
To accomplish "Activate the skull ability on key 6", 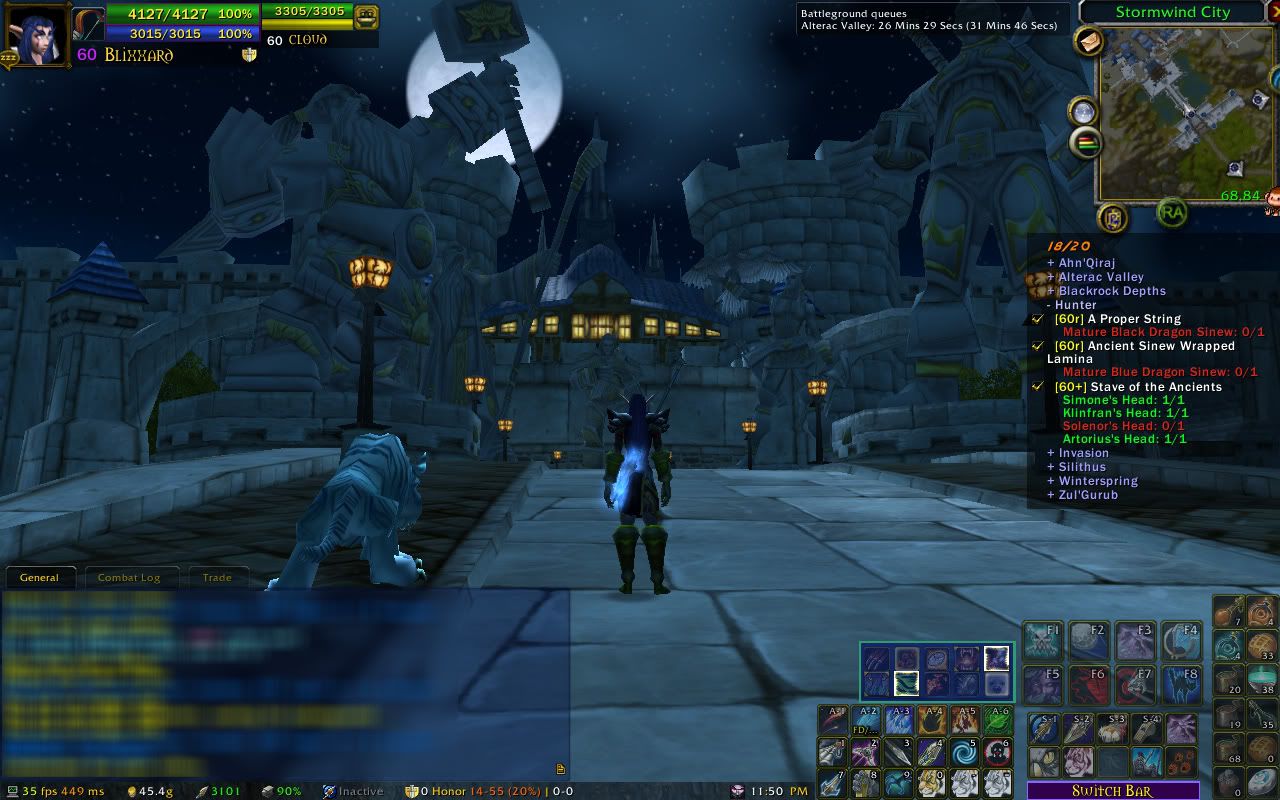I will [x=997, y=752].
